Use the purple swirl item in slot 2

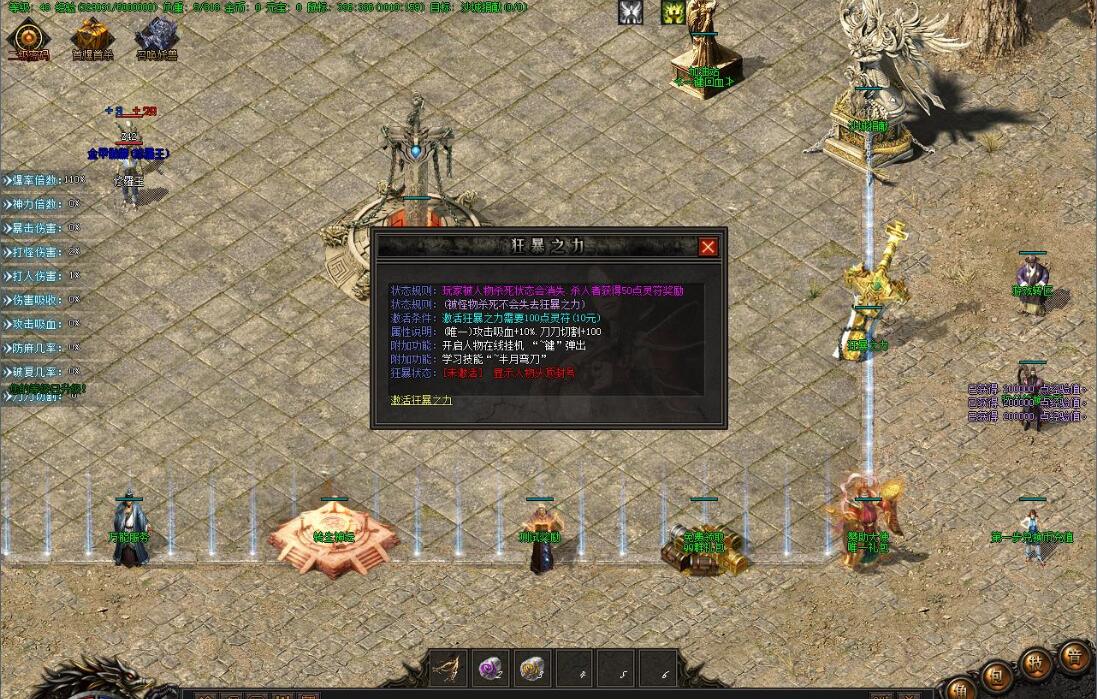tap(490, 668)
